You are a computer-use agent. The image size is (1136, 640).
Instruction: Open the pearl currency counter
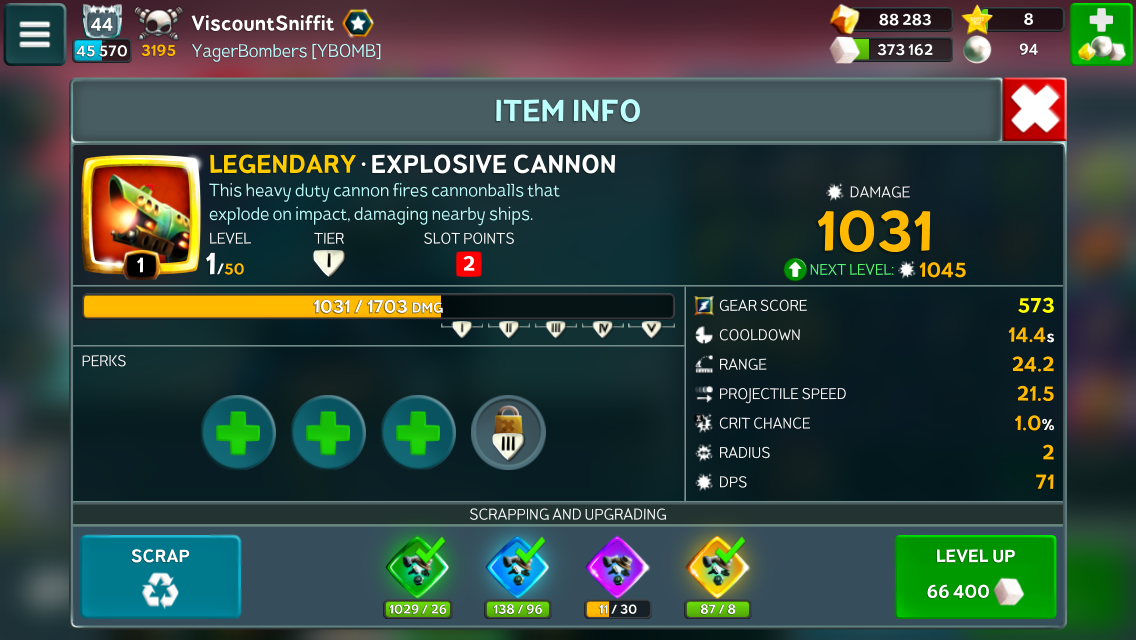[1012, 49]
